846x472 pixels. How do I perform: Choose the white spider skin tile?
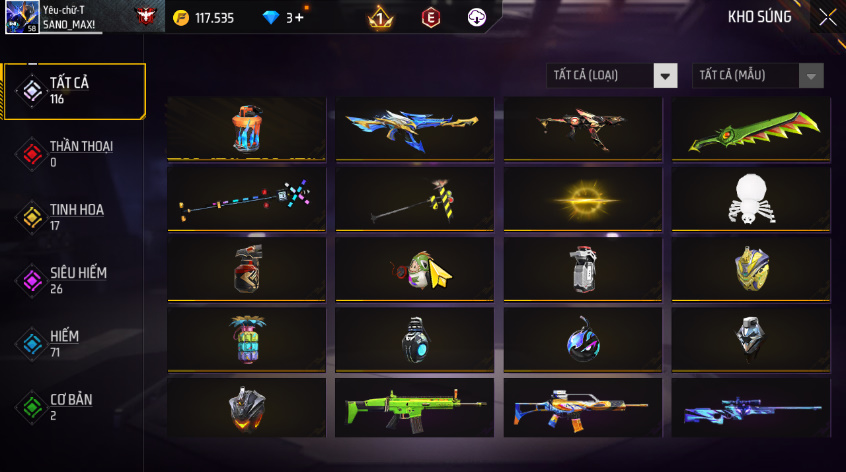[x=750, y=198]
